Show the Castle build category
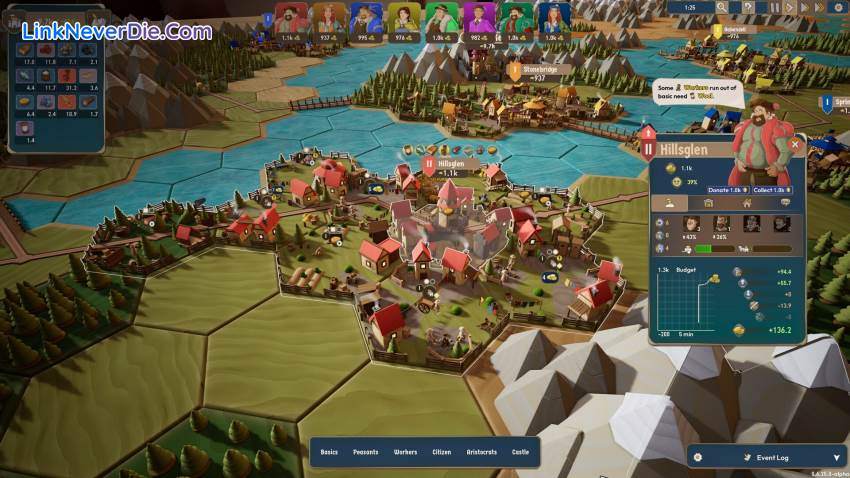This screenshot has width=850, height=478. 520,452
